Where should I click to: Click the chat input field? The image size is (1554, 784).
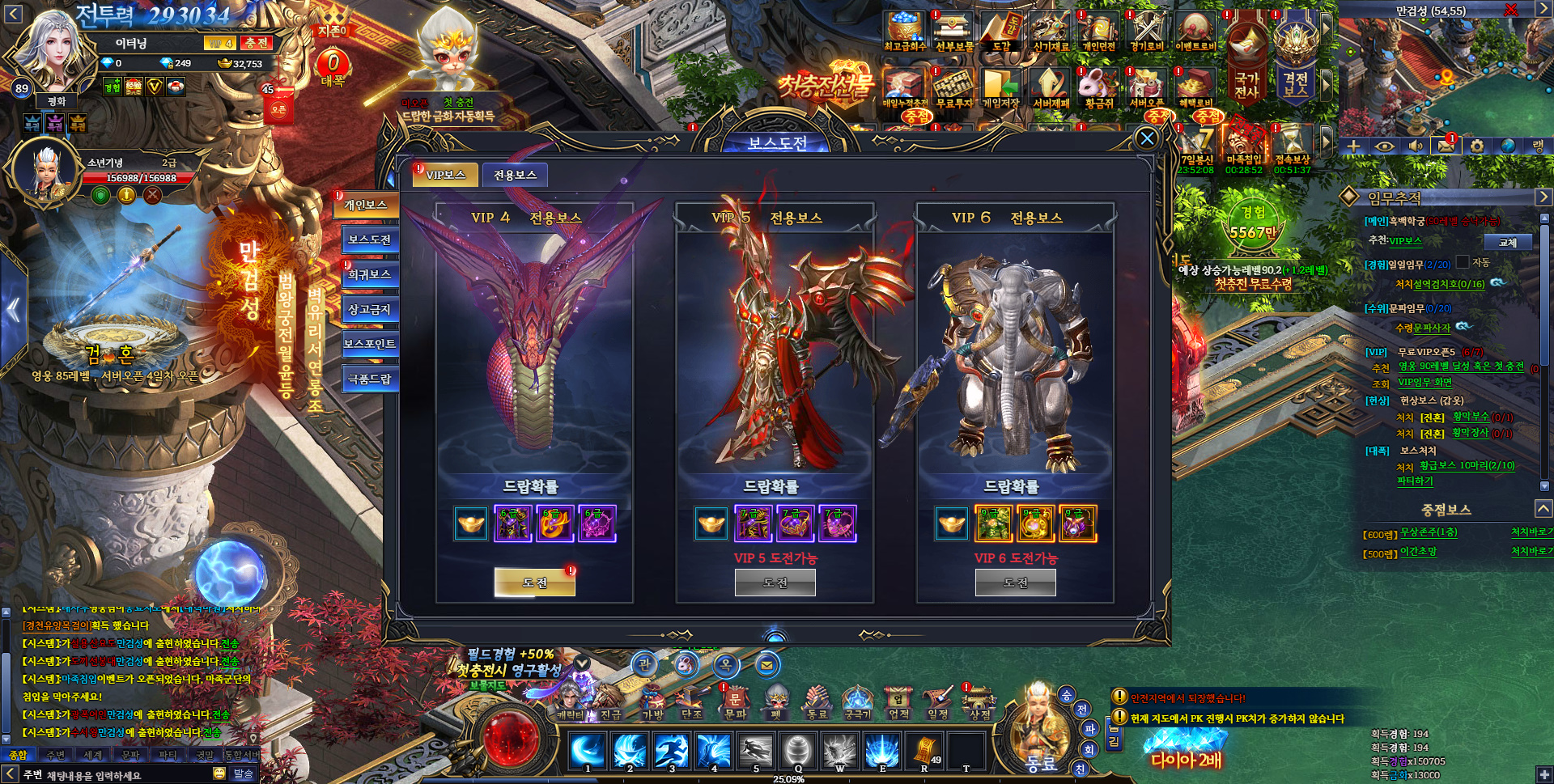tap(121, 775)
